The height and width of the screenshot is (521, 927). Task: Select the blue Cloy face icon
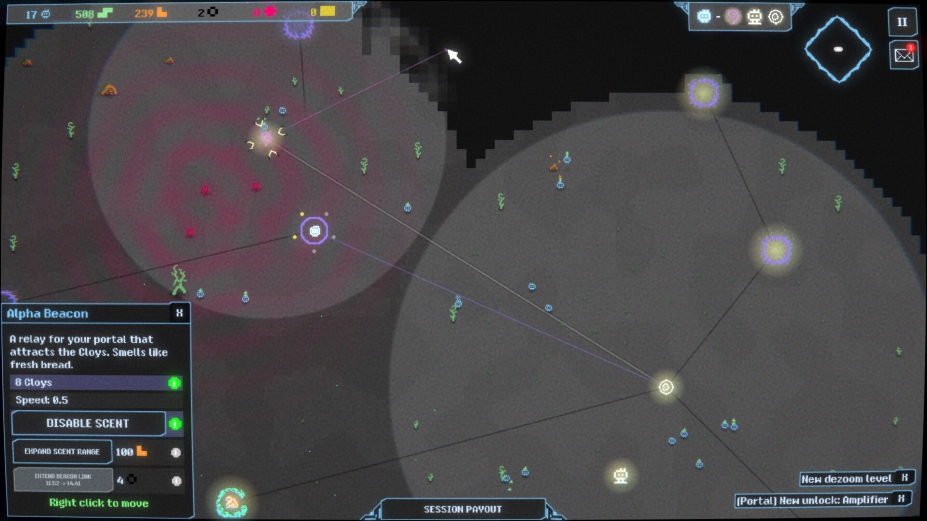pos(704,17)
